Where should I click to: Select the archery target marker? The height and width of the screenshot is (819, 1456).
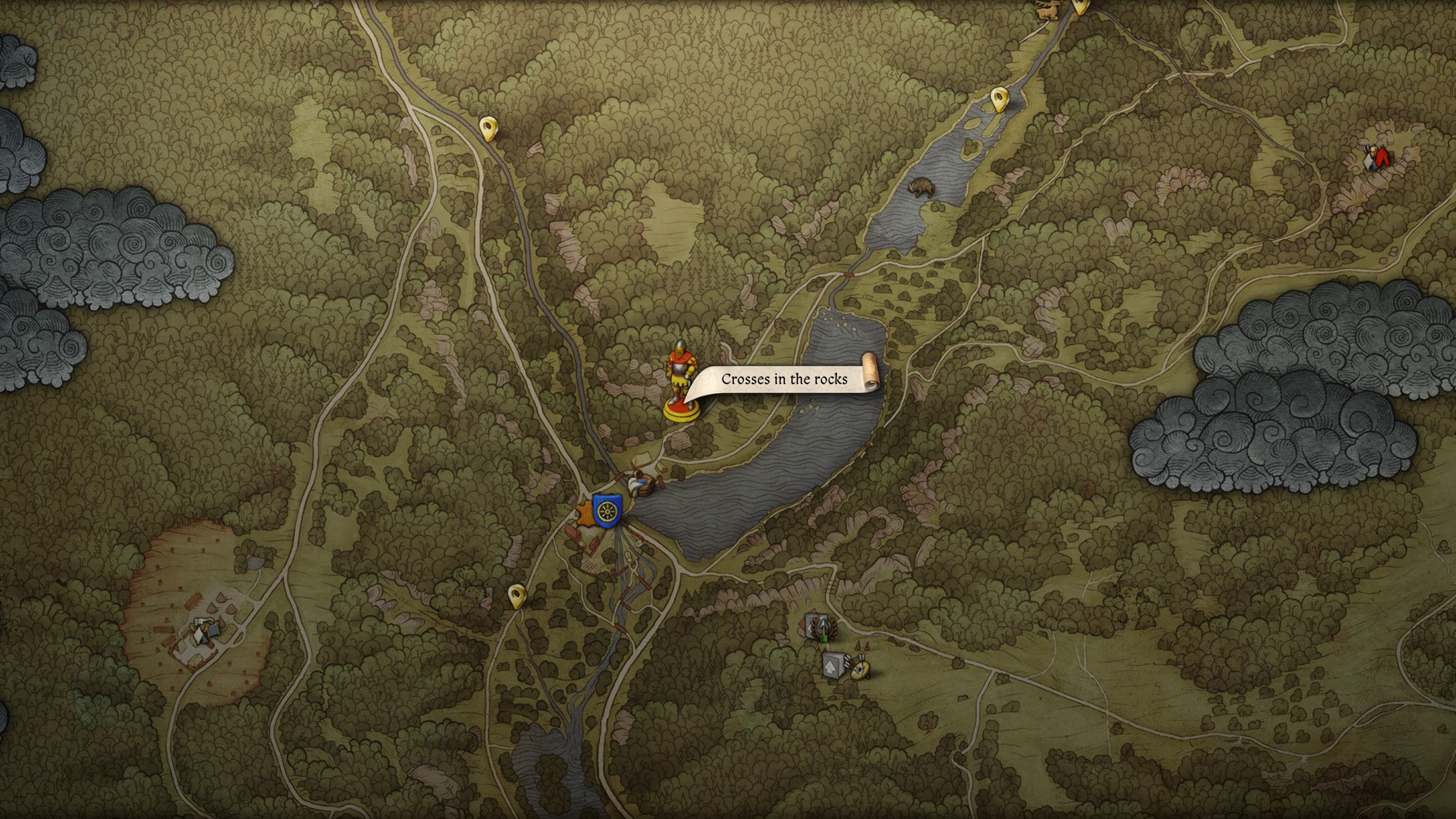(860, 668)
